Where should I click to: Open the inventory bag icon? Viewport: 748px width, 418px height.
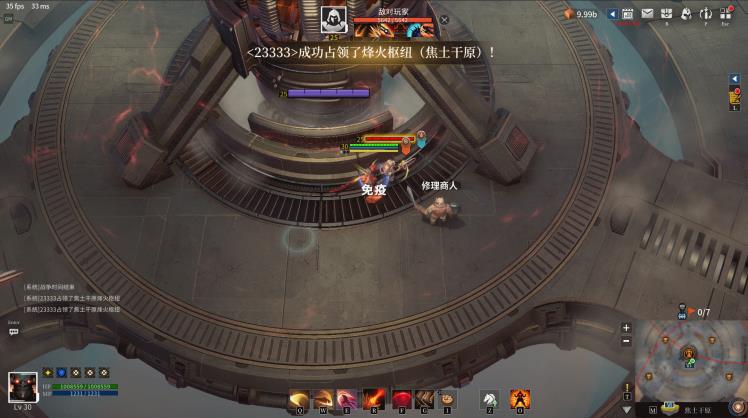click(666, 14)
